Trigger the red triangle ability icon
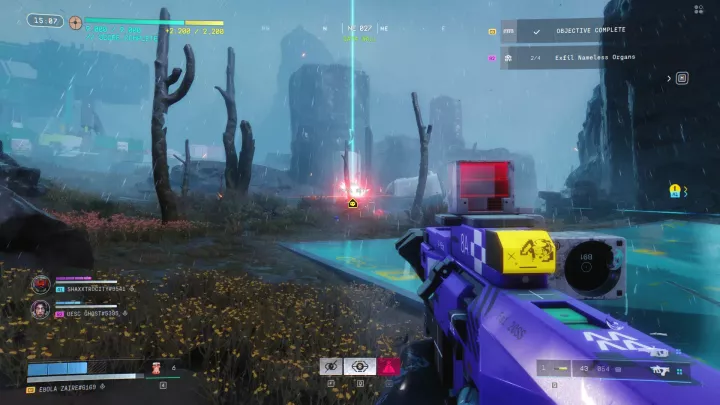The width and height of the screenshot is (720, 405). pyautogui.click(x=388, y=366)
